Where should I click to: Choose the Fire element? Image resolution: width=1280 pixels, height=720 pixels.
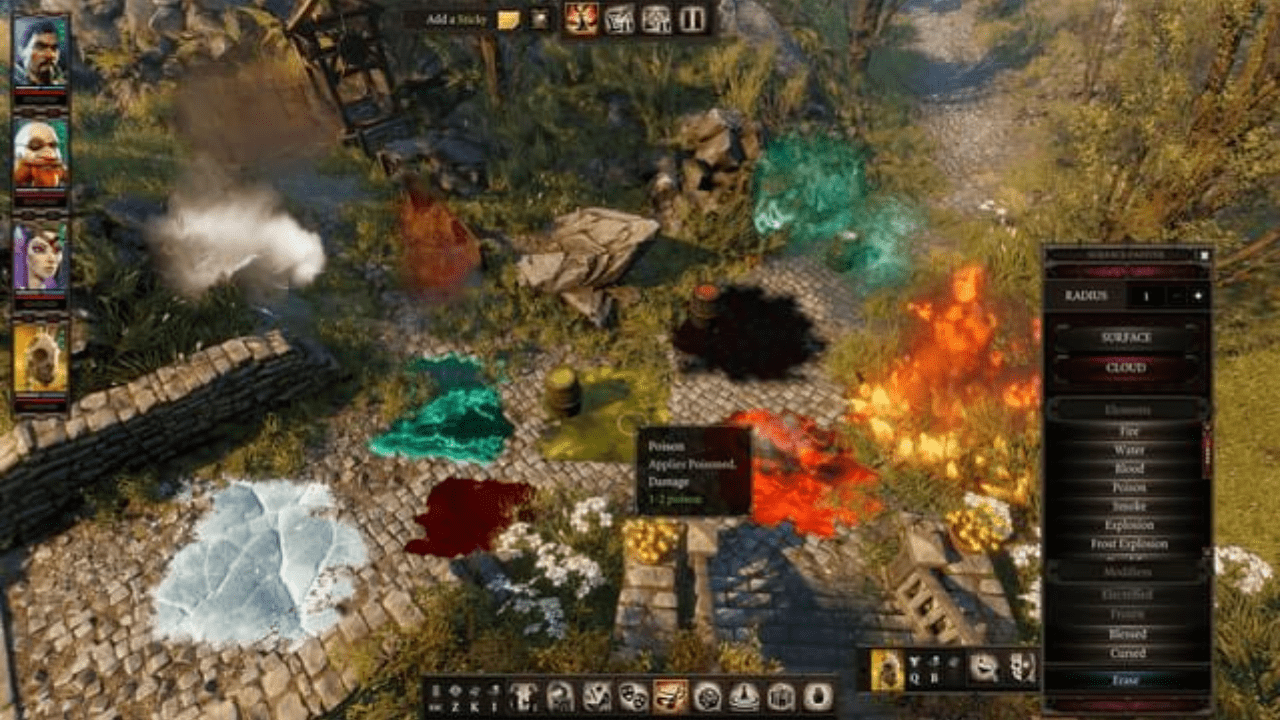pos(1128,431)
